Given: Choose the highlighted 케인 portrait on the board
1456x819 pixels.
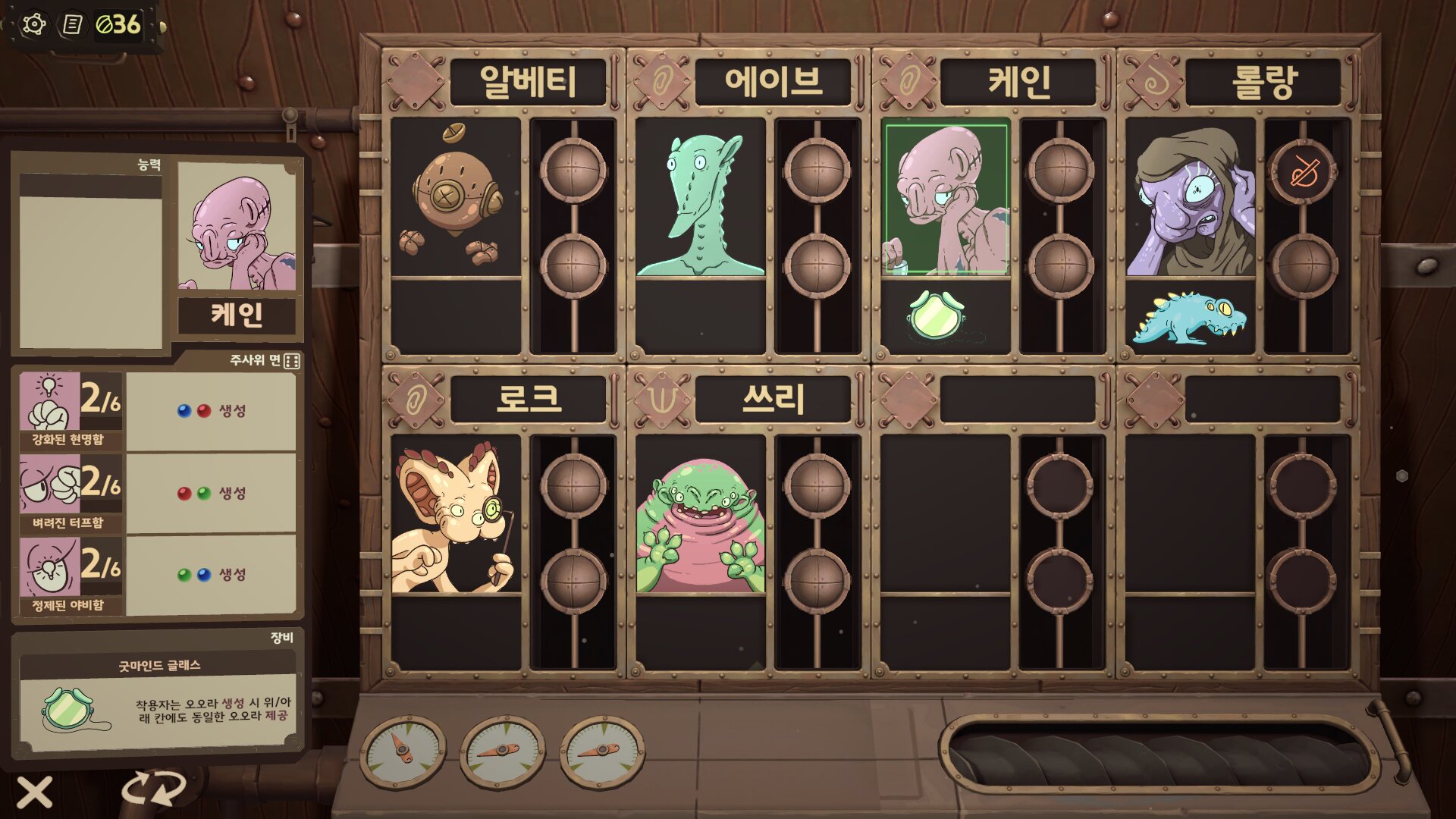Looking at the screenshot, I should [x=946, y=199].
